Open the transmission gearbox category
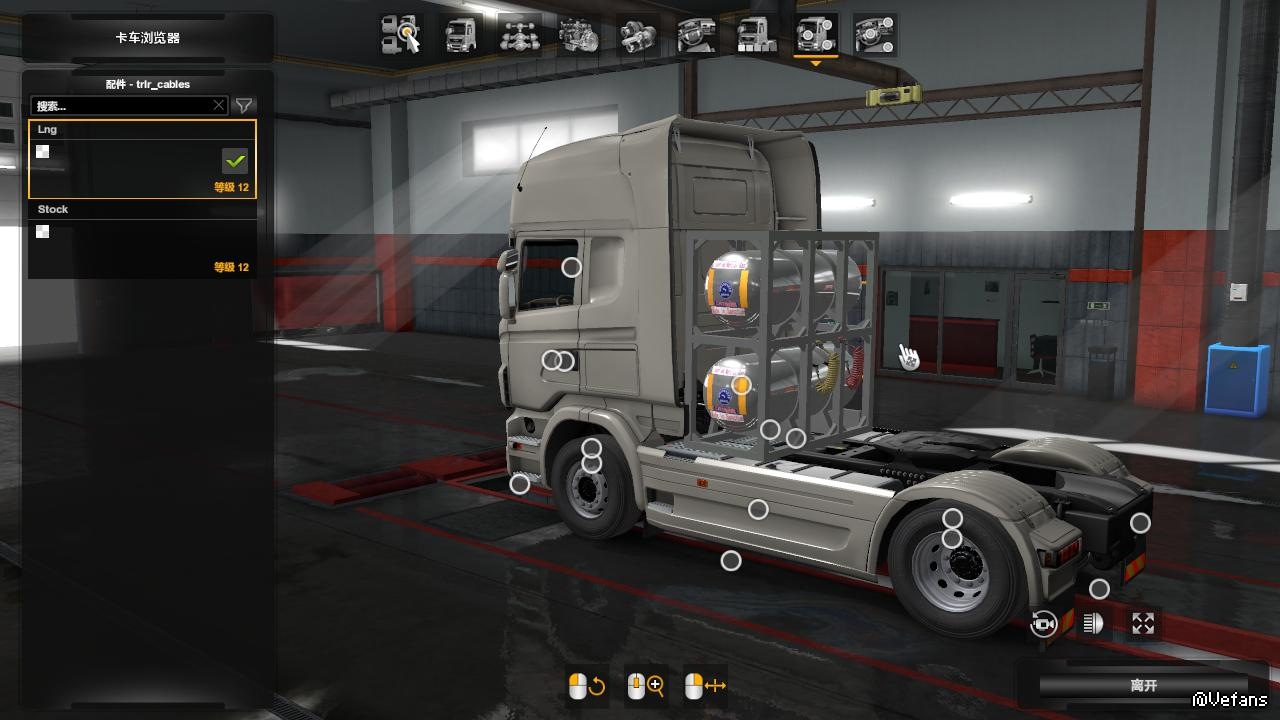This screenshot has height=720, width=1280. coord(637,35)
